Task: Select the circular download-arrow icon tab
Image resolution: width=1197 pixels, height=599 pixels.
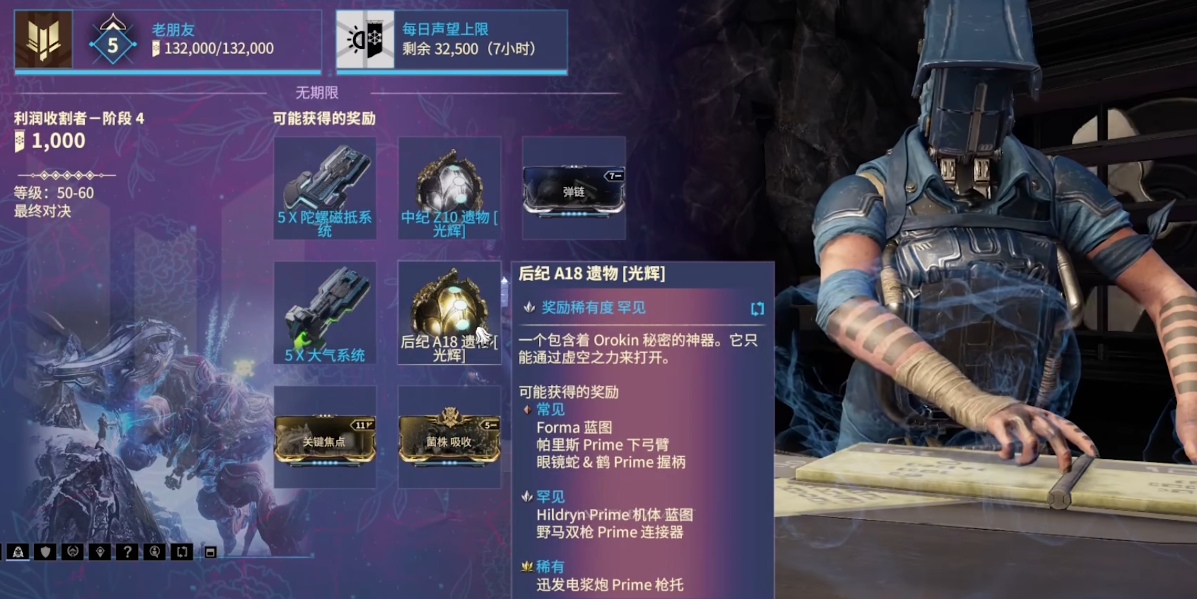Action: point(154,551)
